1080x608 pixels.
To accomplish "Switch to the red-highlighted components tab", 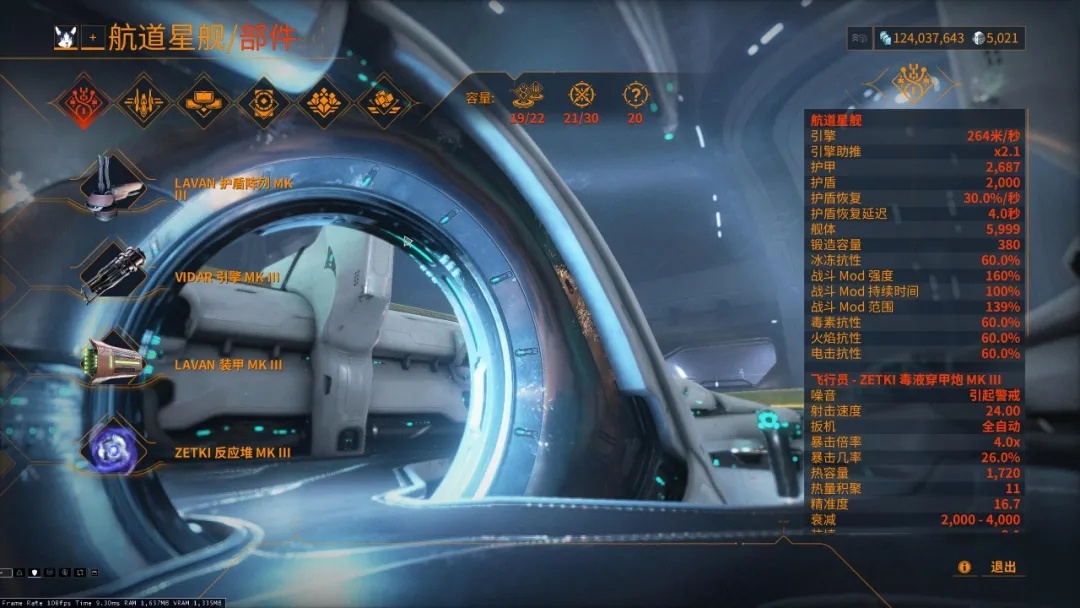I will pos(83,101).
